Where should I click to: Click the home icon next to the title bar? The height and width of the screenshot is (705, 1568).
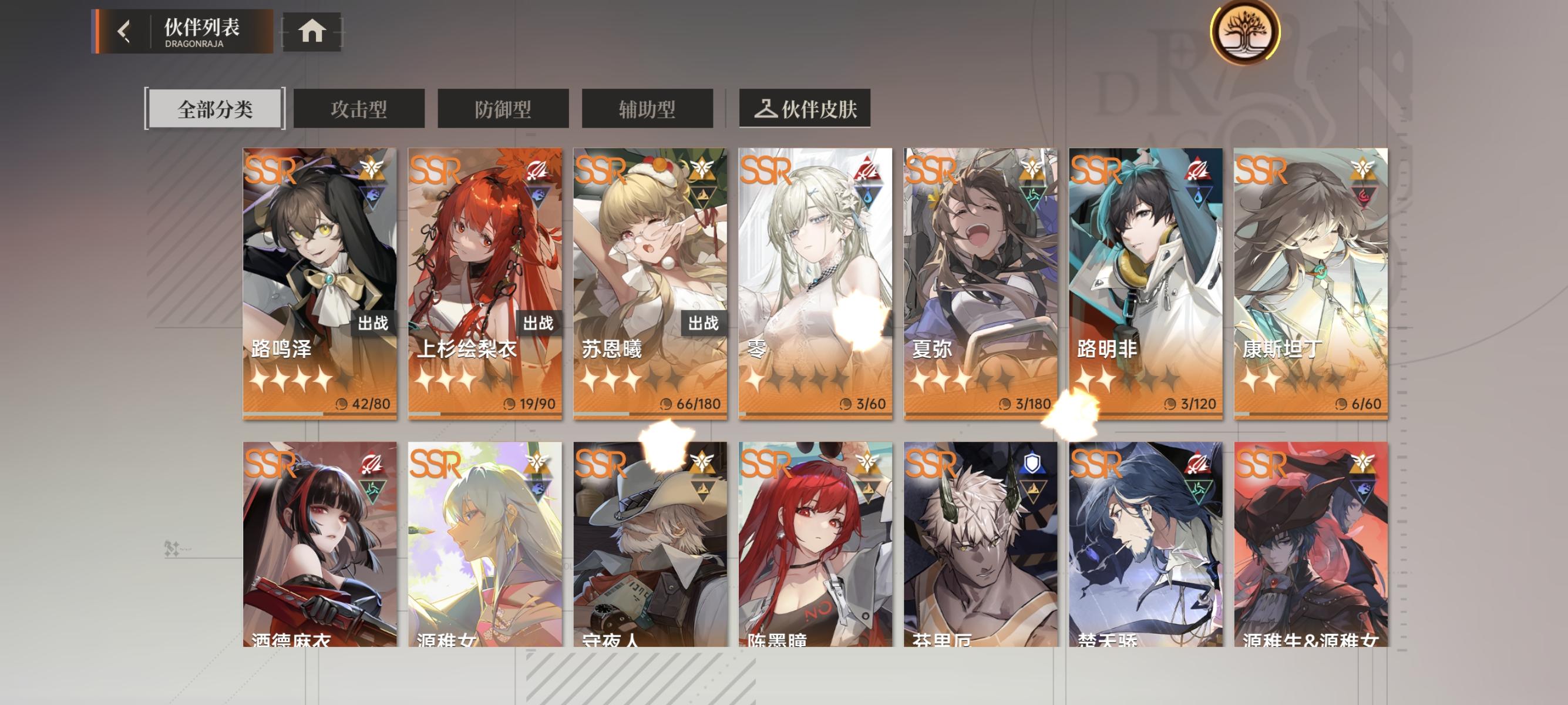(313, 32)
